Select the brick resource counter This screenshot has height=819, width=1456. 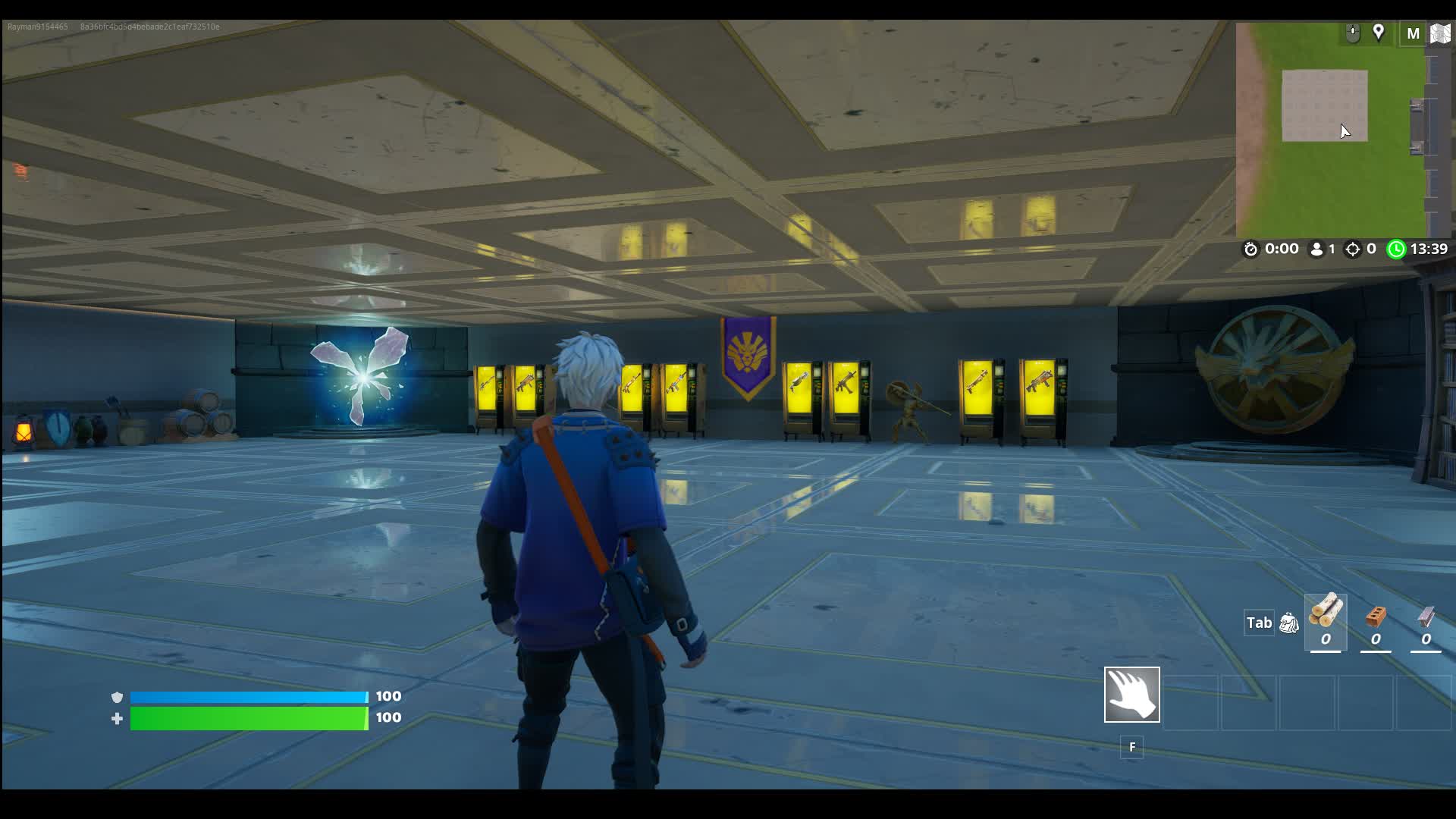coord(1376,622)
